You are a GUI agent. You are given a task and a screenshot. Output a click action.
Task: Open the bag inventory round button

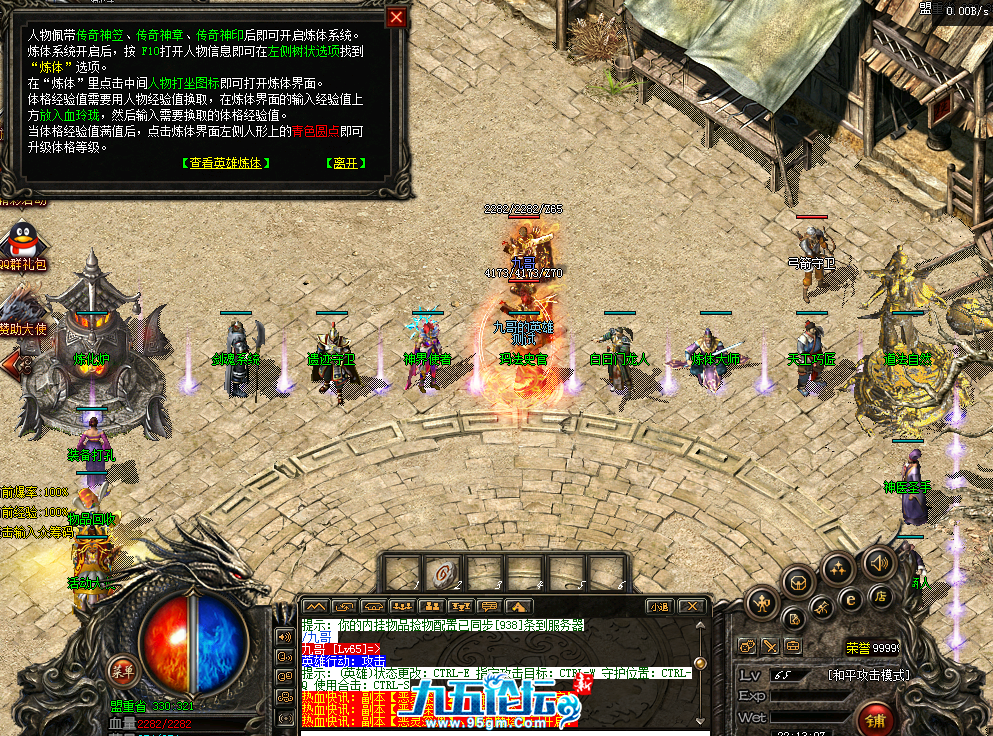point(798,580)
